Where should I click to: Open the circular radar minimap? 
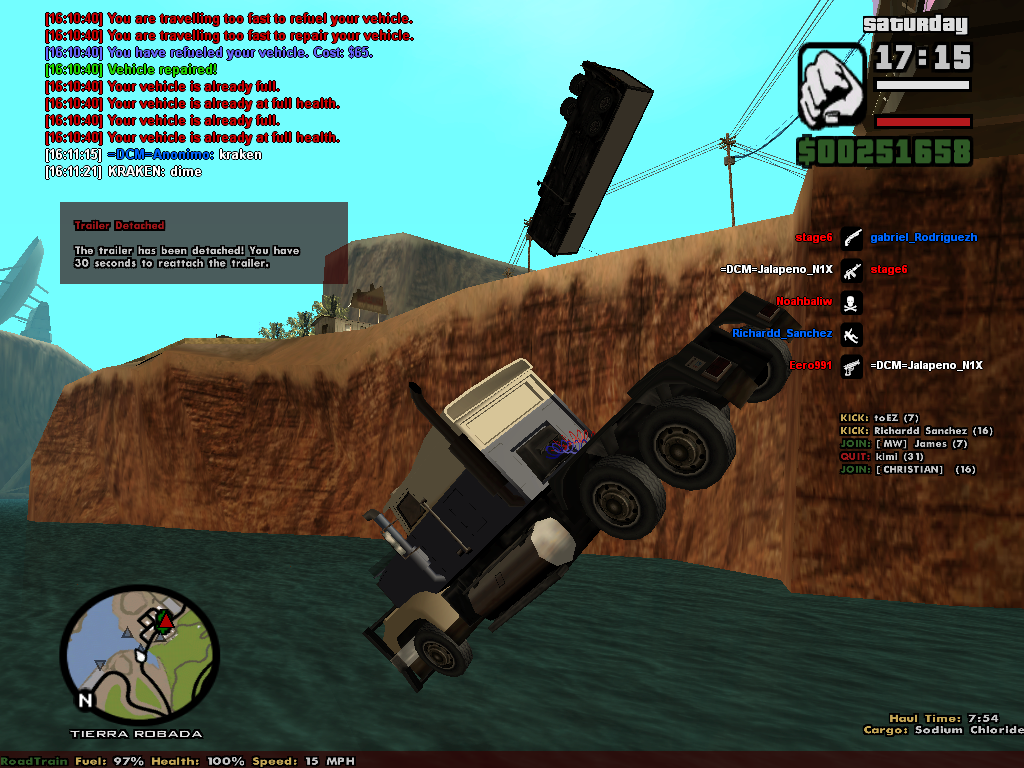point(139,654)
